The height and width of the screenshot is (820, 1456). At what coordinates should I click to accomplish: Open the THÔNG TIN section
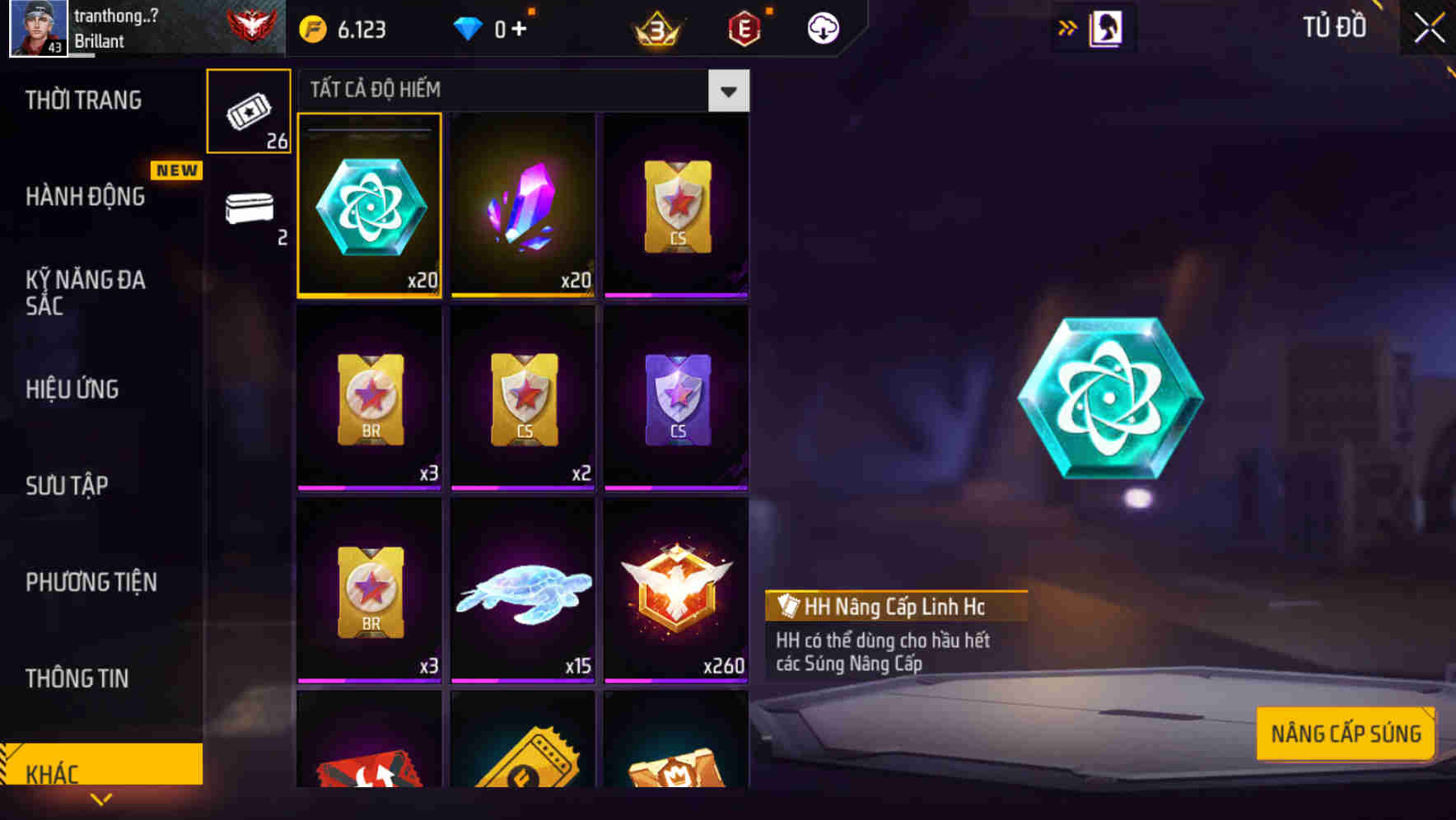[76, 678]
